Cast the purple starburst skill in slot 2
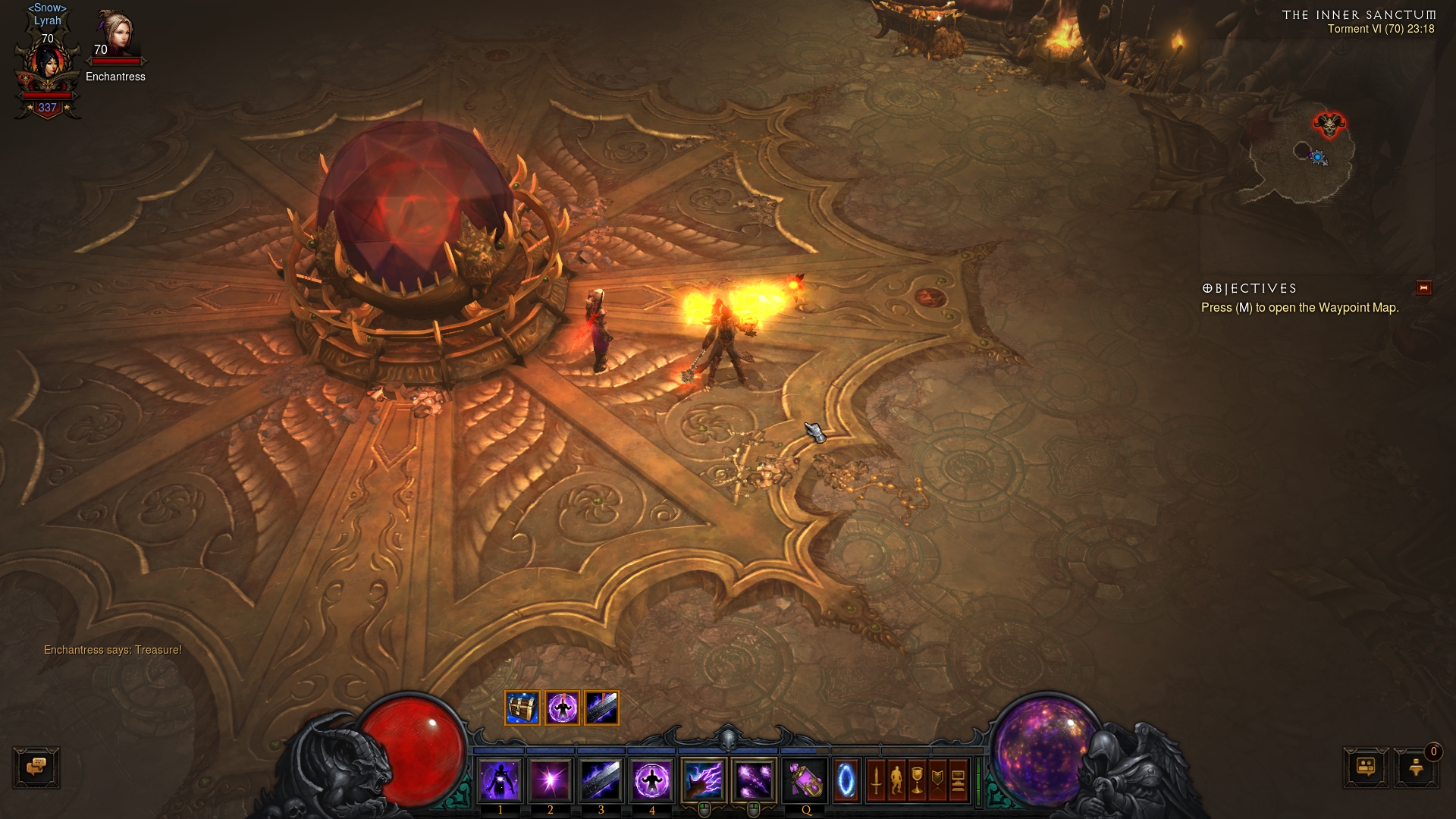 [x=551, y=780]
